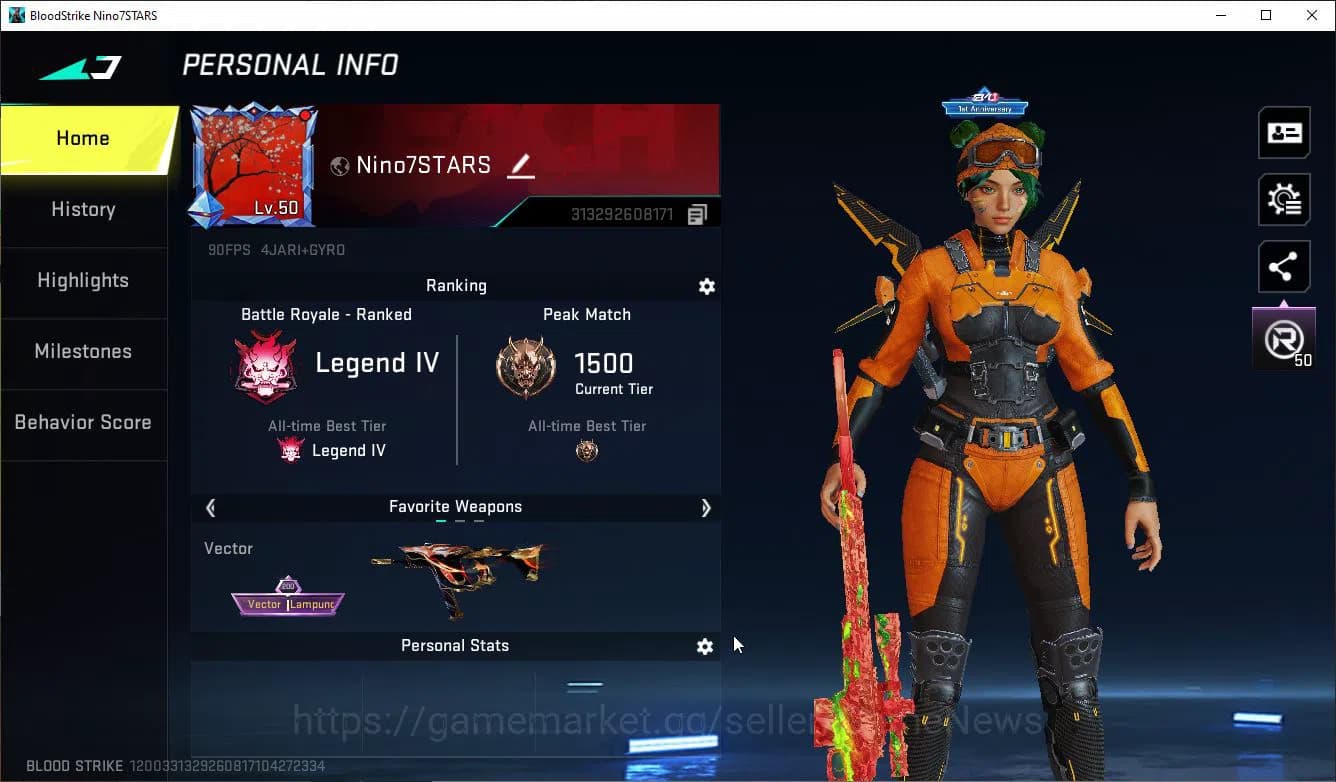The width and height of the screenshot is (1336, 782).
Task: Open the gear list settings button
Action: (x=1284, y=200)
